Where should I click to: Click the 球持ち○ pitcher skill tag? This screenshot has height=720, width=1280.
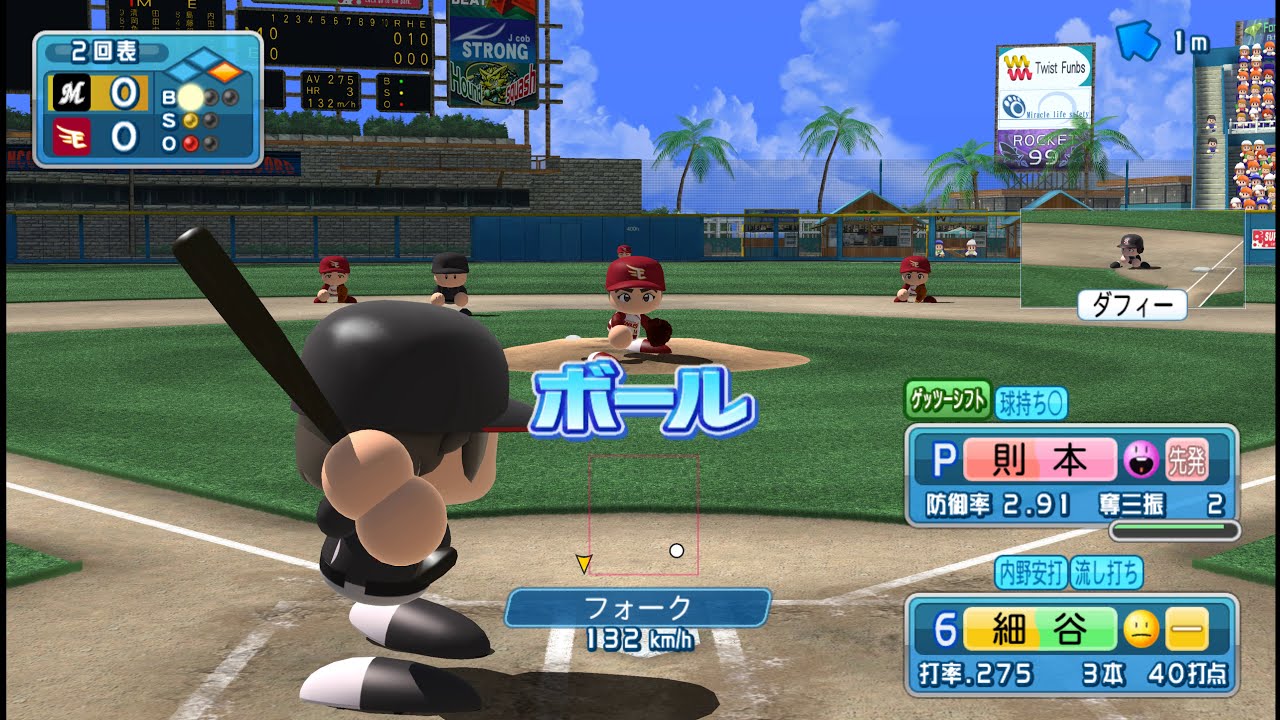point(1031,403)
